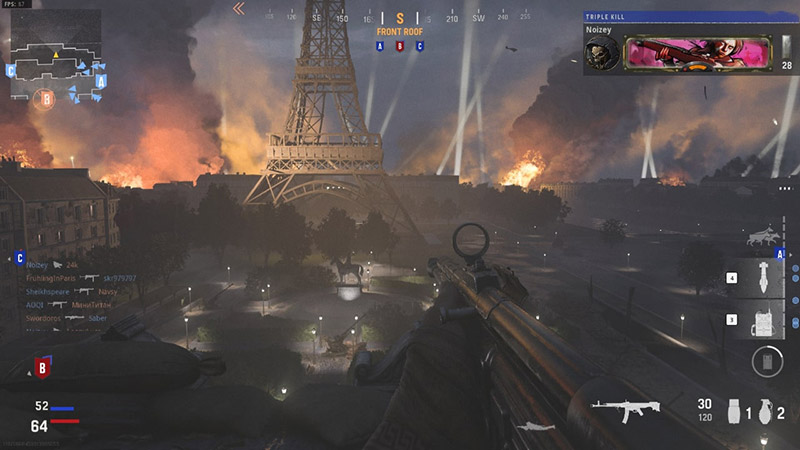Select the Sheikhspeare killfeed row
This screenshot has height=450, width=800.
(77, 290)
